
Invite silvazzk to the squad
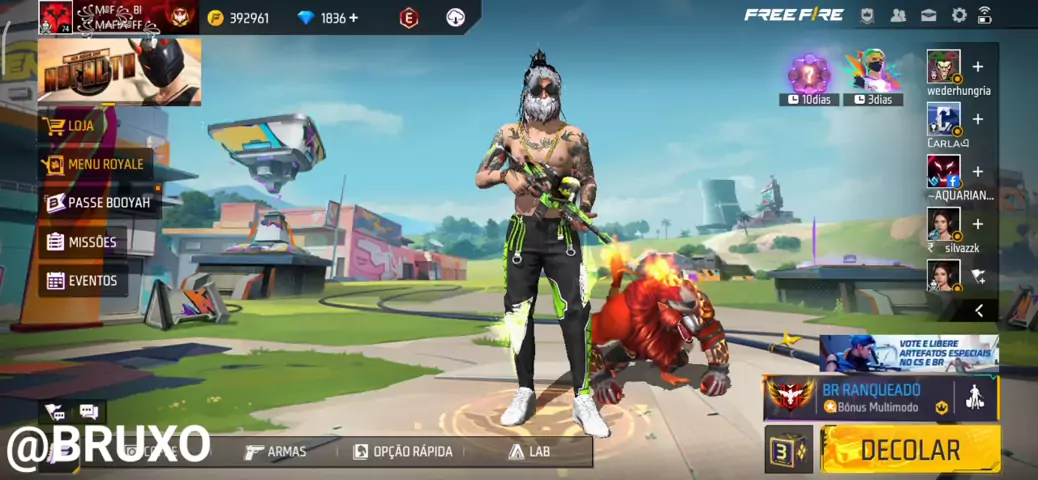(977, 224)
